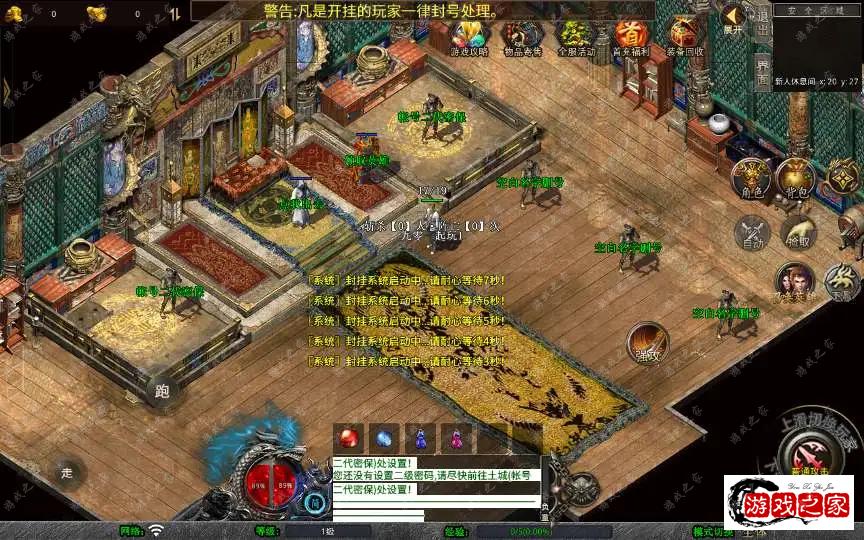Open the 游戏攻略 game guide icon

tap(469, 37)
